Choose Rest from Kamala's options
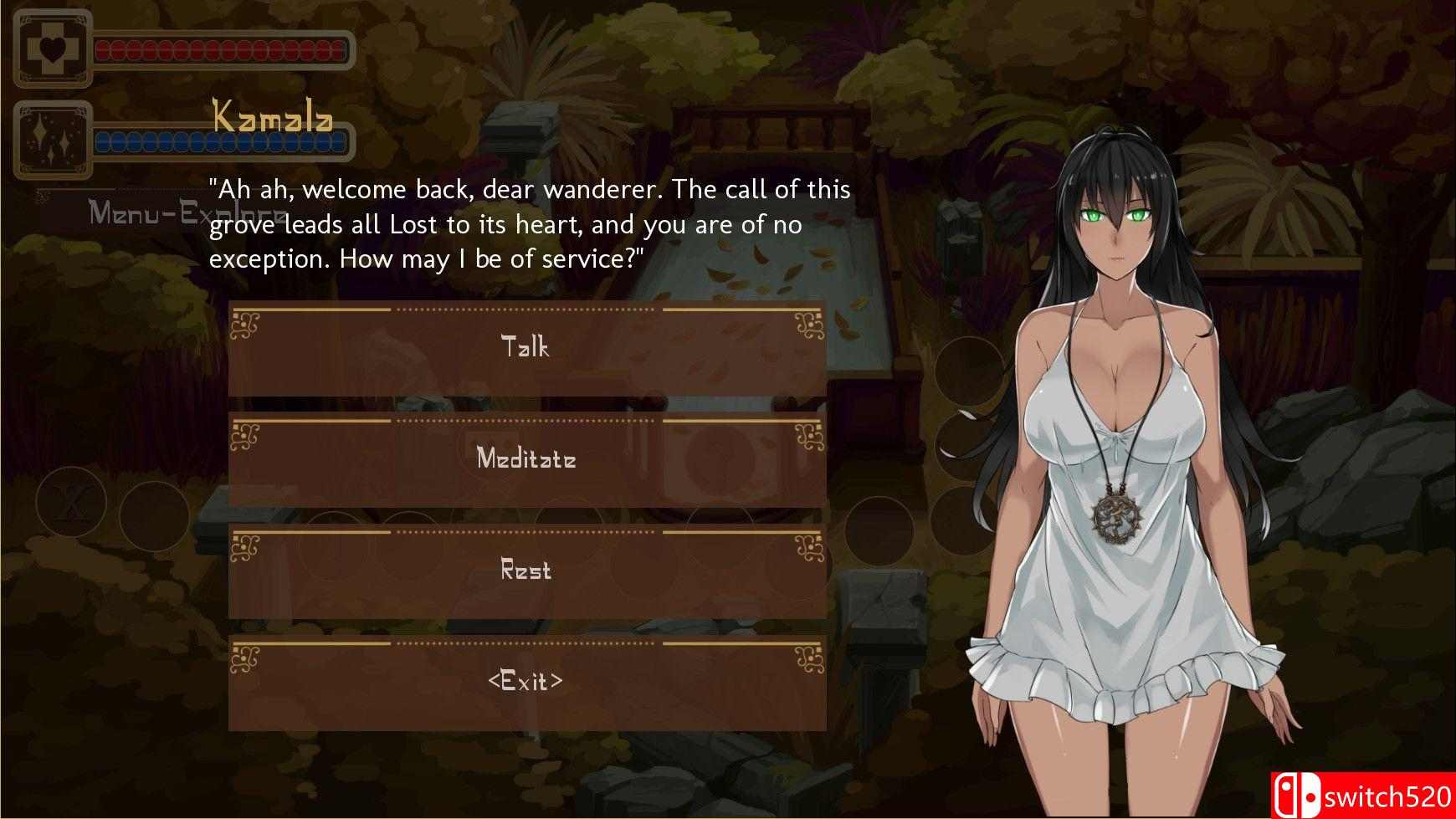The width and height of the screenshot is (1456, 819). [x=525, y=570]
